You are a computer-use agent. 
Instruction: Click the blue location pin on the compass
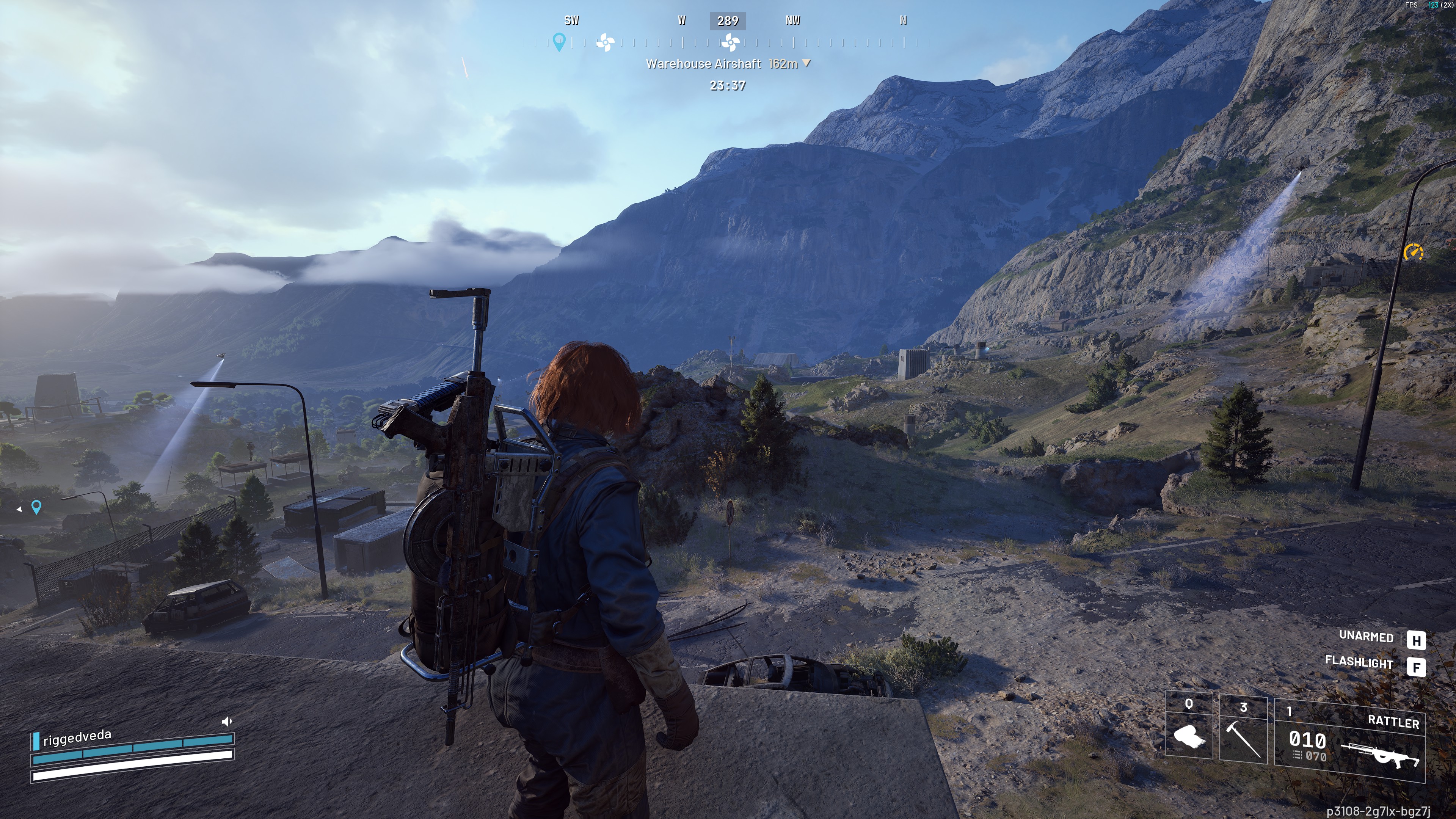(559, 42)
